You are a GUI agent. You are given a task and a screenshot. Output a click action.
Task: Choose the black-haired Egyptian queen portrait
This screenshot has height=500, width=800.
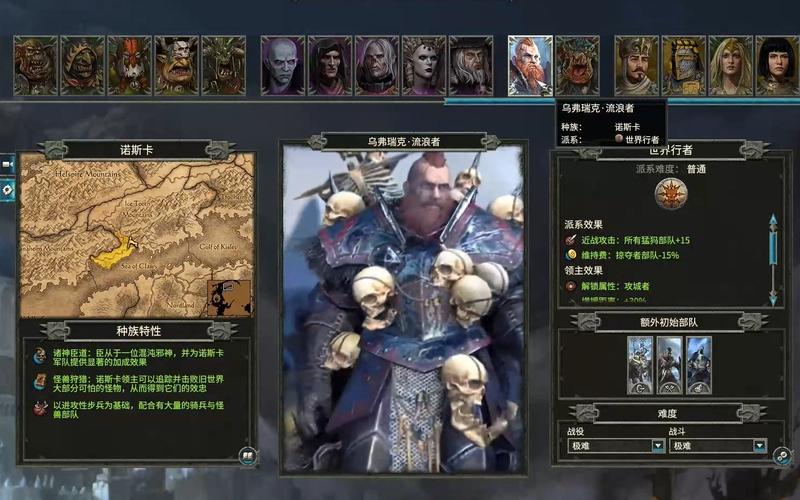pos(777,66)
